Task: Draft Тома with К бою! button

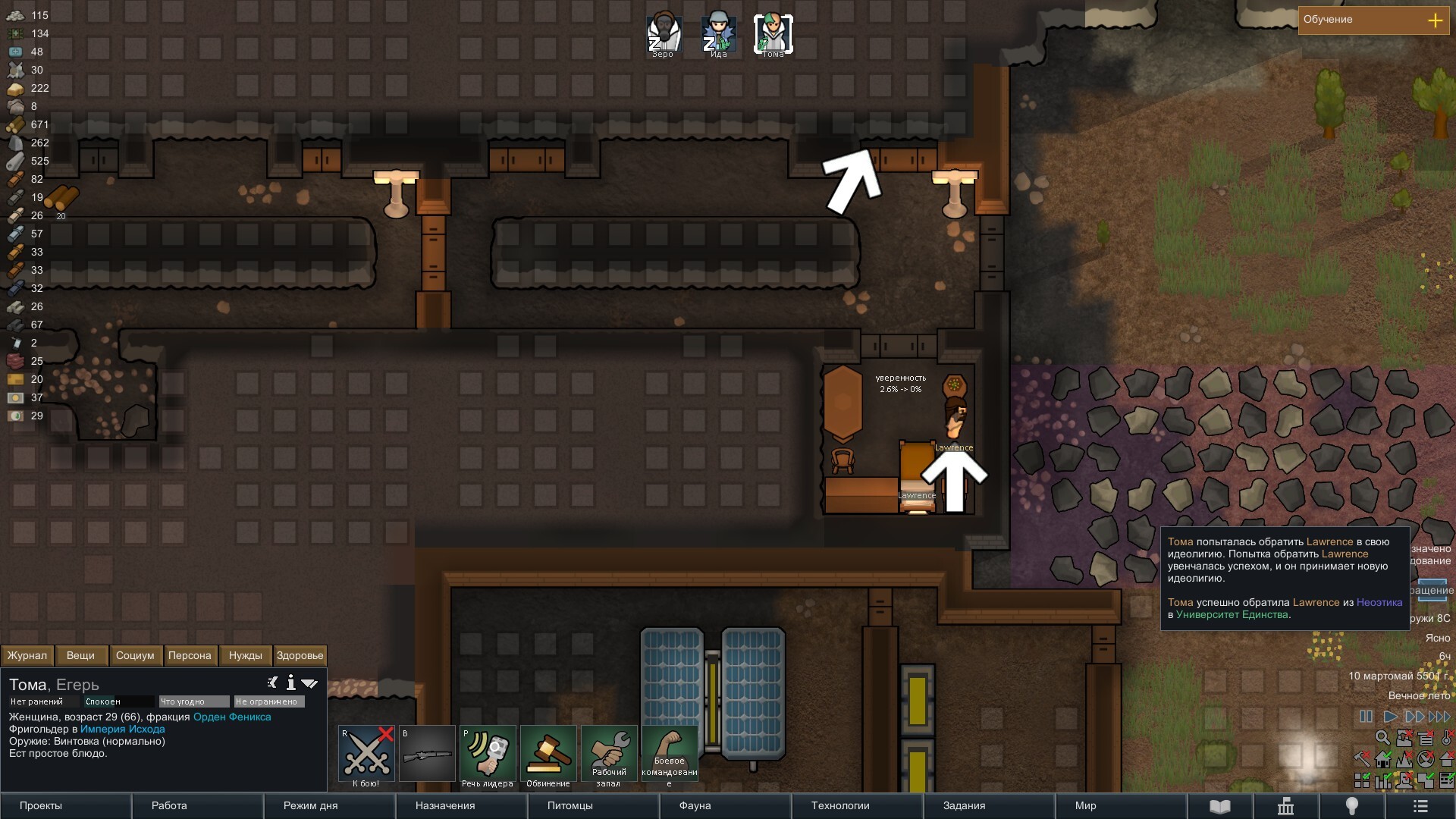Action: click(x=366, y=754)
